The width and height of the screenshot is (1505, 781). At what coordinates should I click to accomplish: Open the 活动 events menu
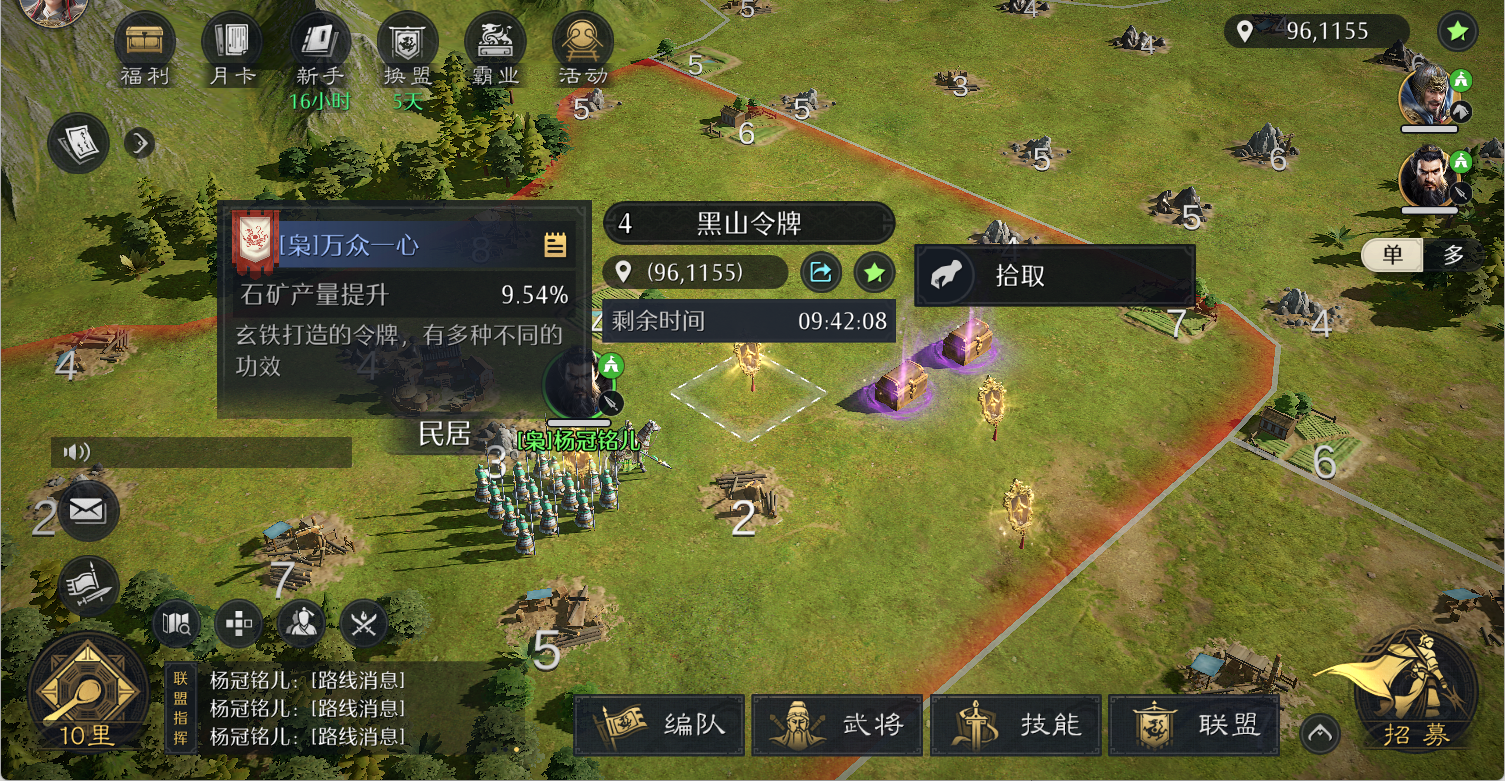point(582,47)
